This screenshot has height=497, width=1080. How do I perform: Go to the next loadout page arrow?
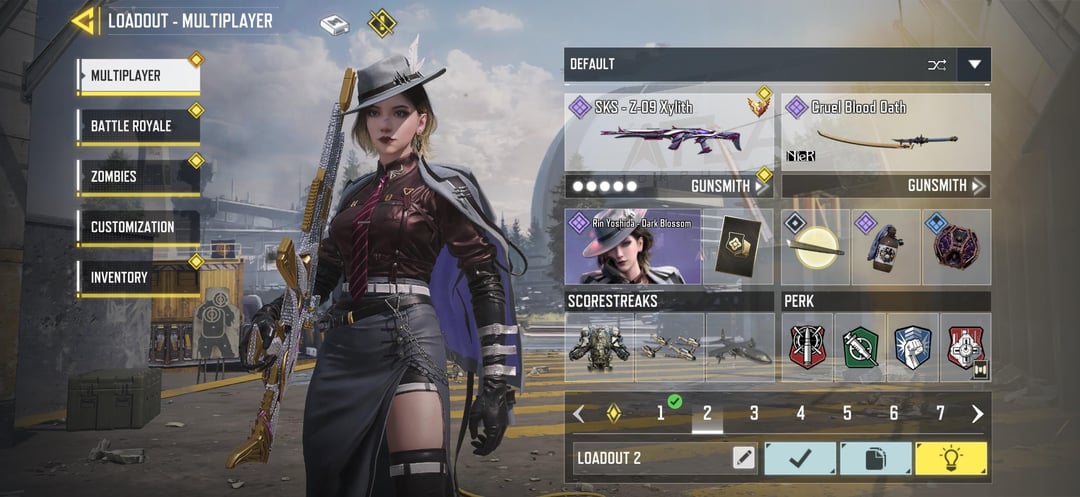tap(977, 413)
